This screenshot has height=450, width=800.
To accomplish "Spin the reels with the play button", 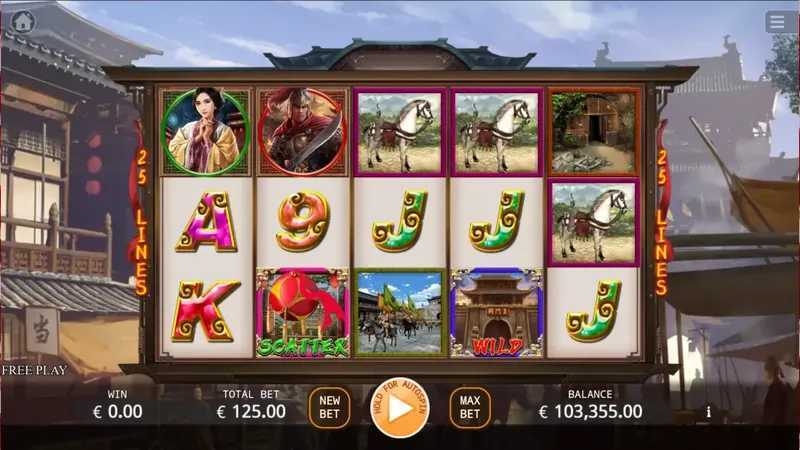I will 399,408.
